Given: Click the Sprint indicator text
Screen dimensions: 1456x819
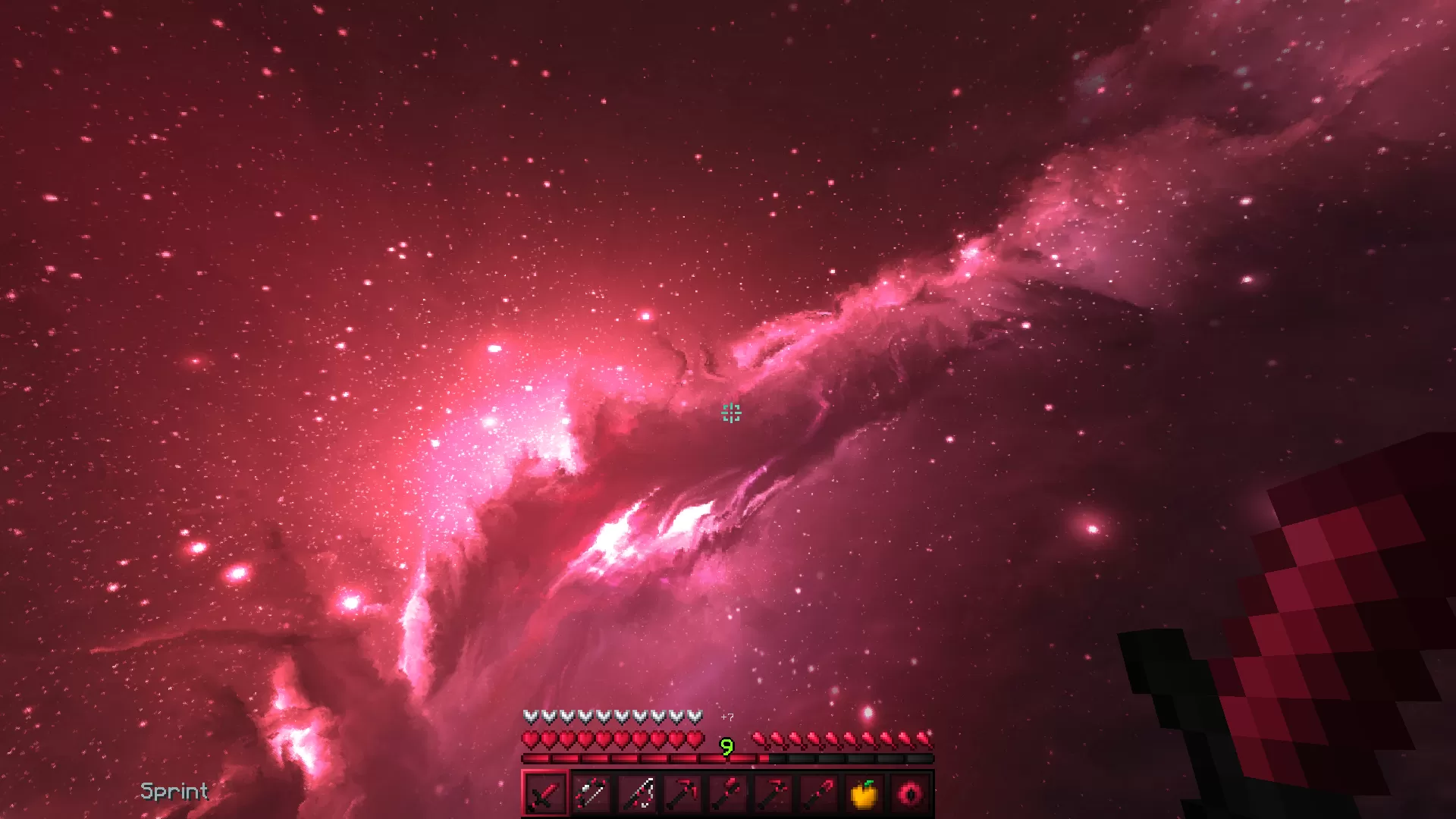Looking at the screenshot, I should (173, 792).
